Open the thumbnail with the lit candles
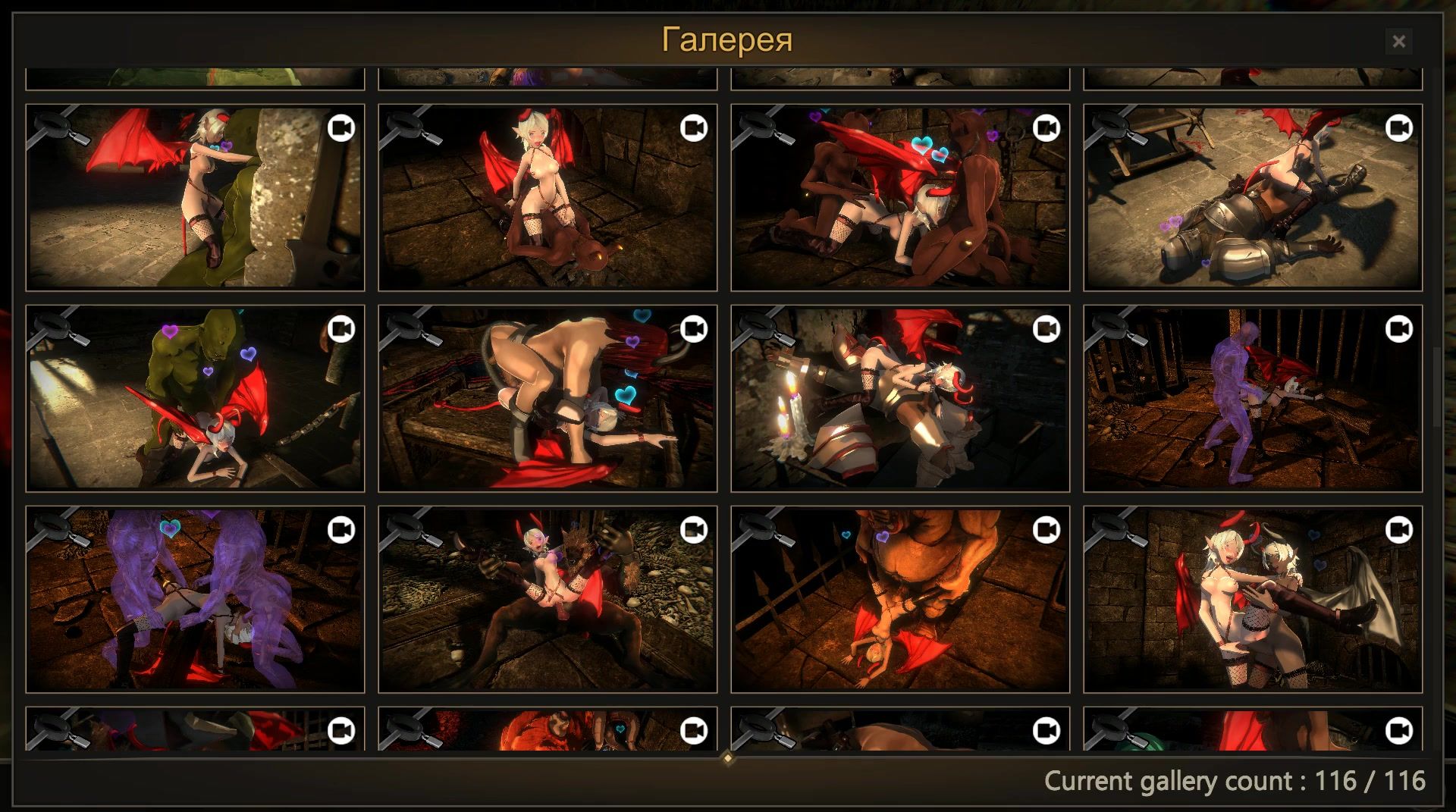The image size is (1456, 812). 899,409
